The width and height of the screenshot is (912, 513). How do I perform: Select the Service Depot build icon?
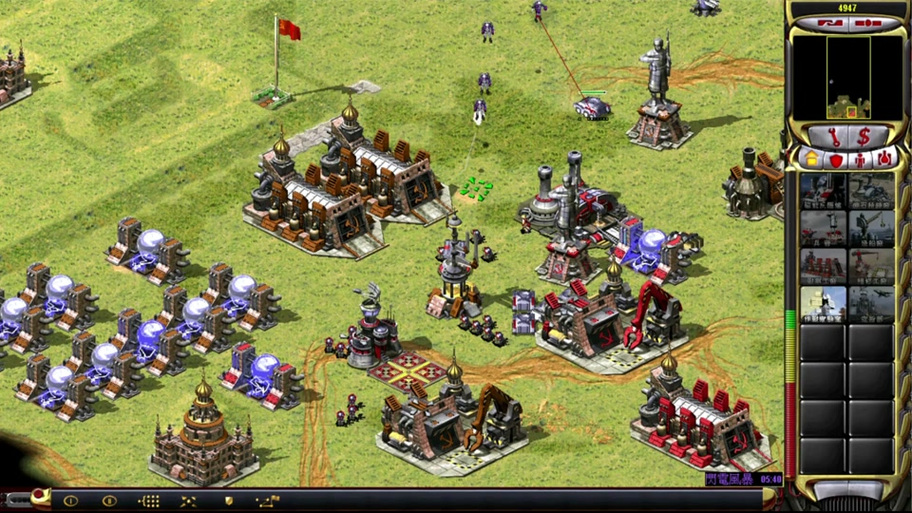click(x=870, y=265)
